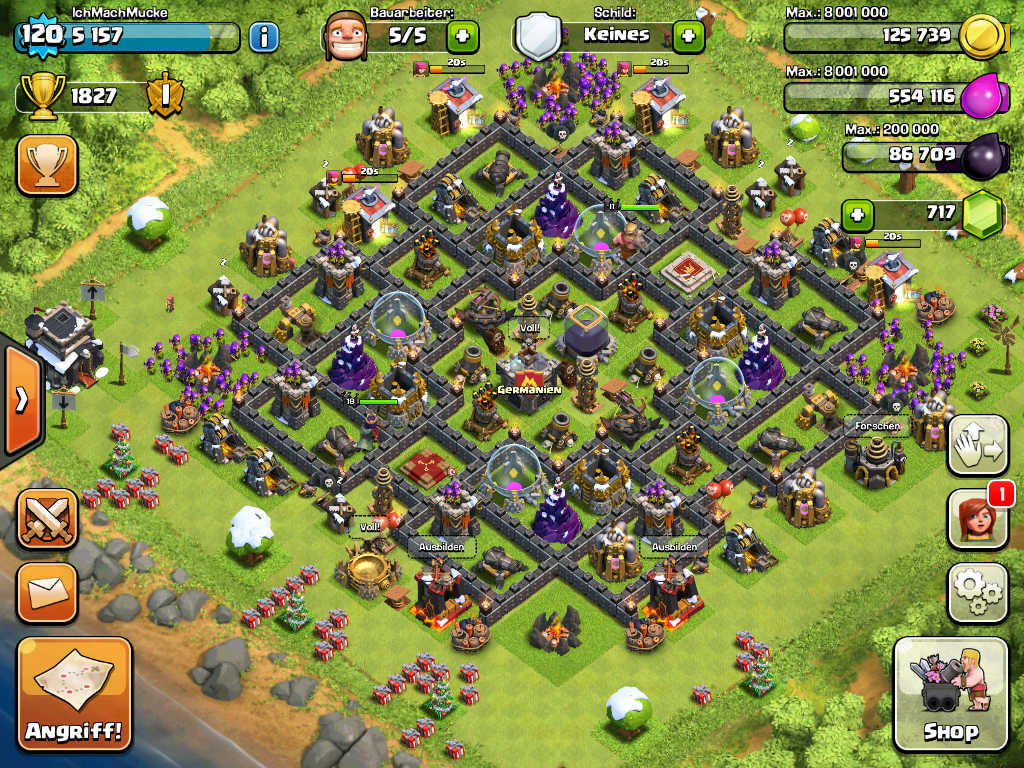
Task: Open the settings gears button
Action: [977, 592]
